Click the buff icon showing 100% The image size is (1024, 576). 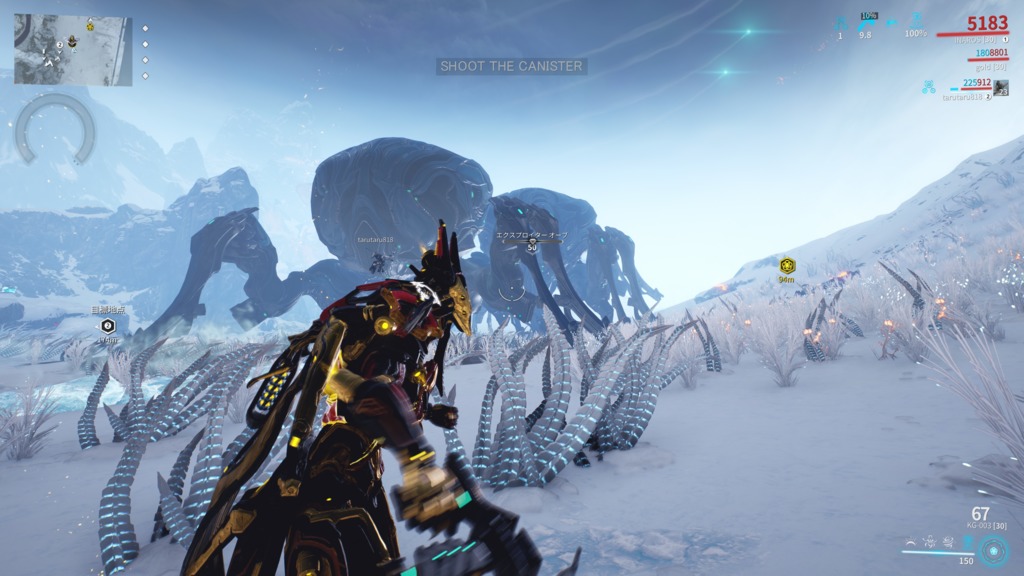pos(916,20)
